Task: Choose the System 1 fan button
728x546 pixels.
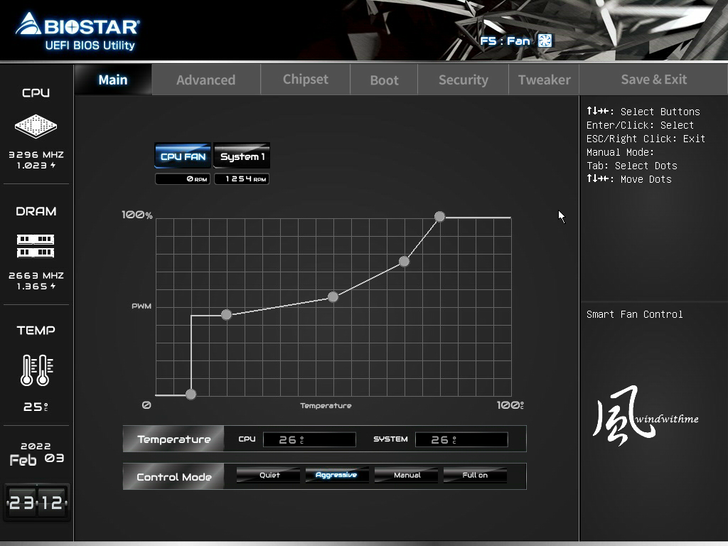Action: pyautogui.click(x=242, y=156)
